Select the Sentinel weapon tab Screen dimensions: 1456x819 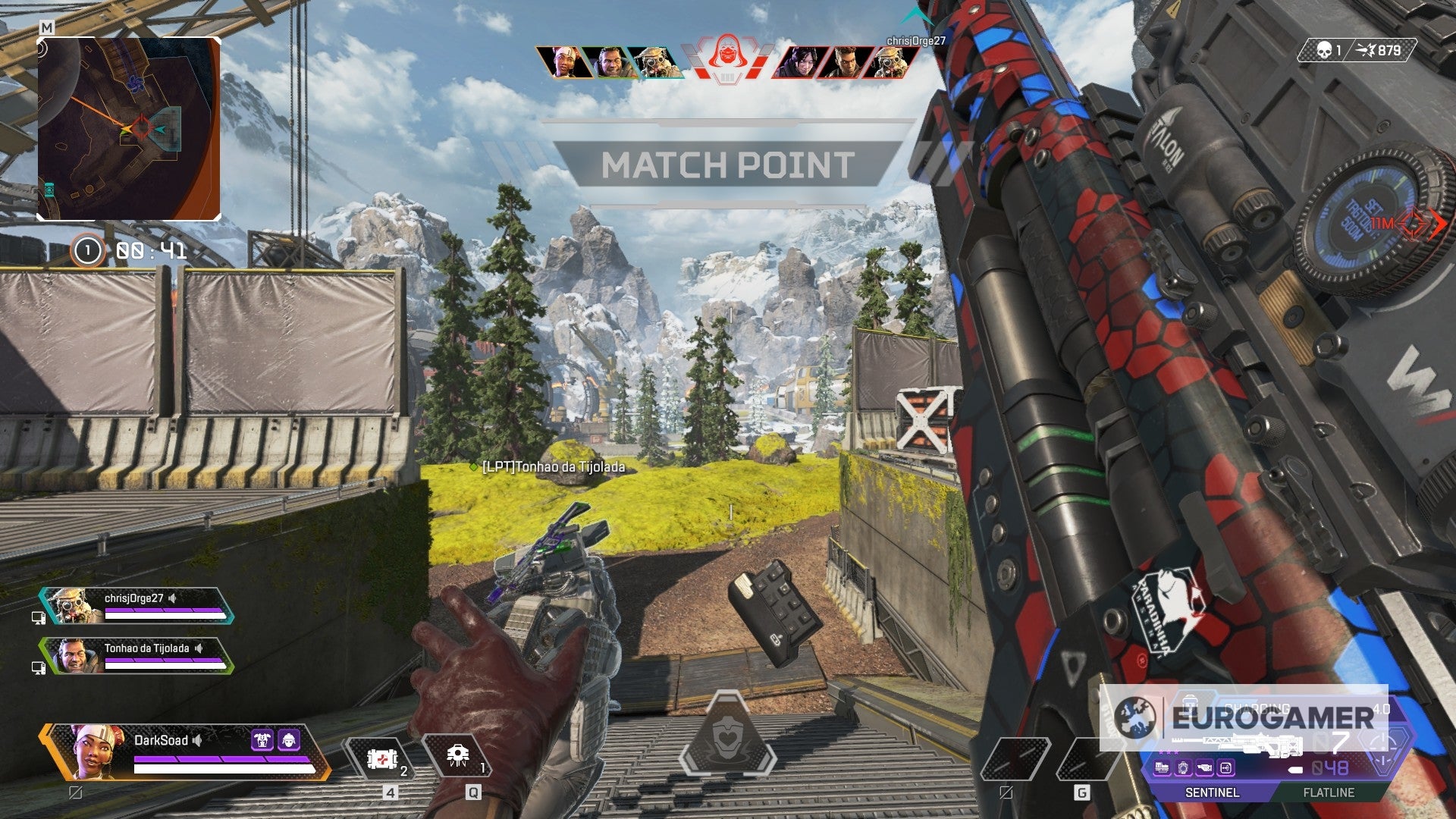(1212, 792)
